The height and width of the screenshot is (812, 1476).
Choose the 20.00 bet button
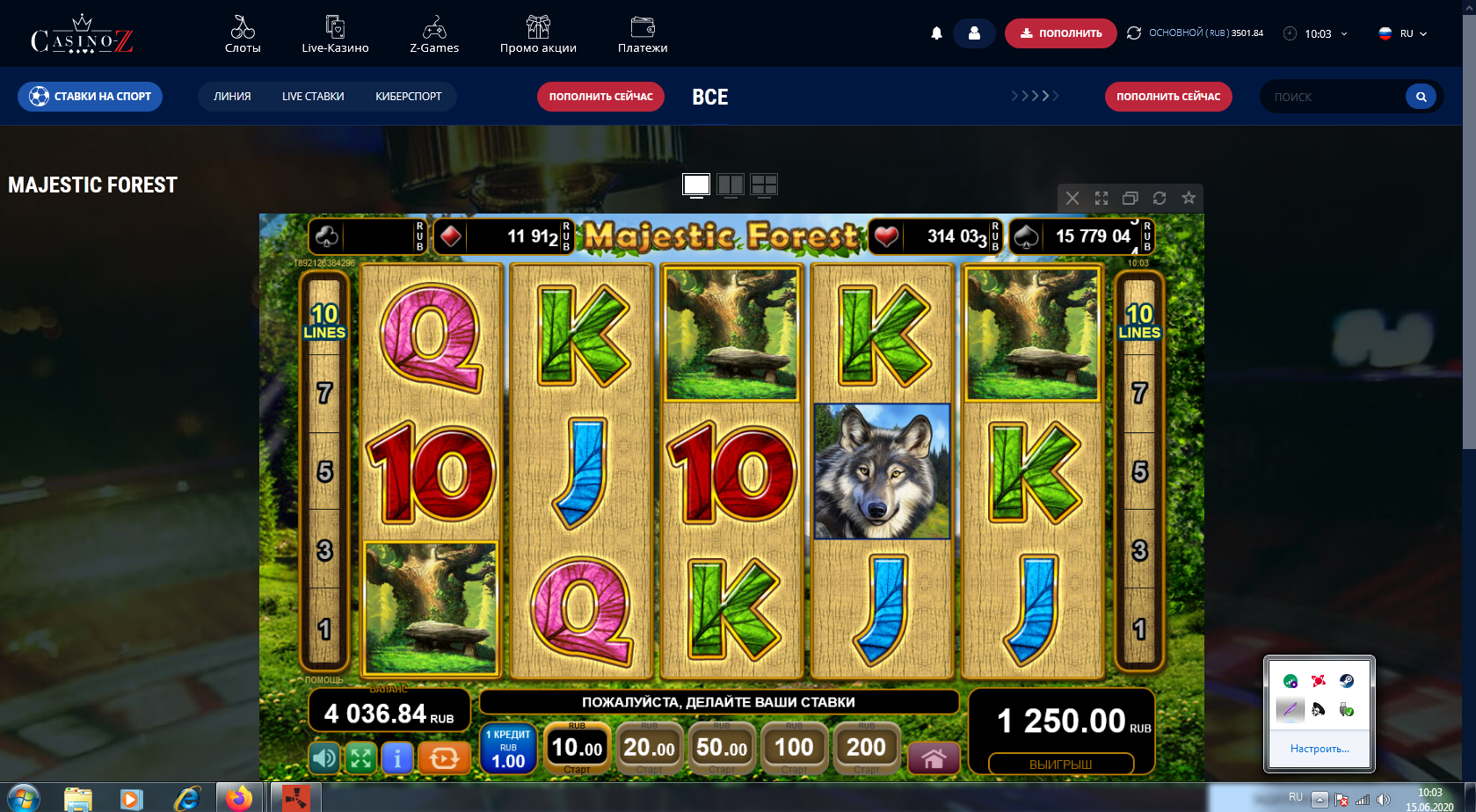(649, 748)
